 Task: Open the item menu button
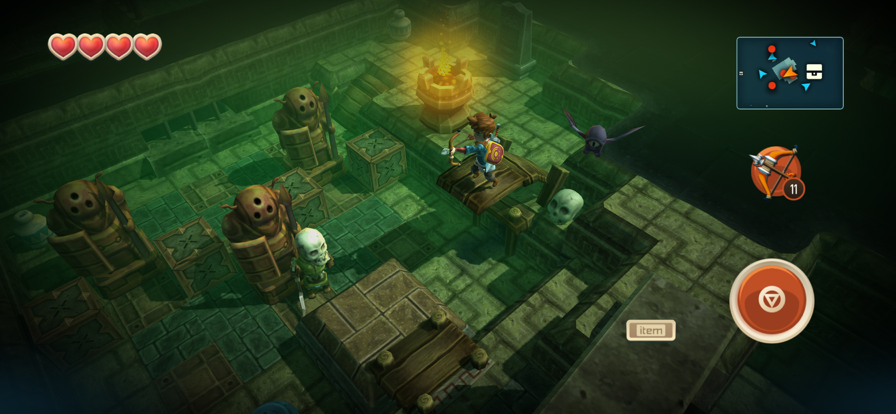(651, 330)
